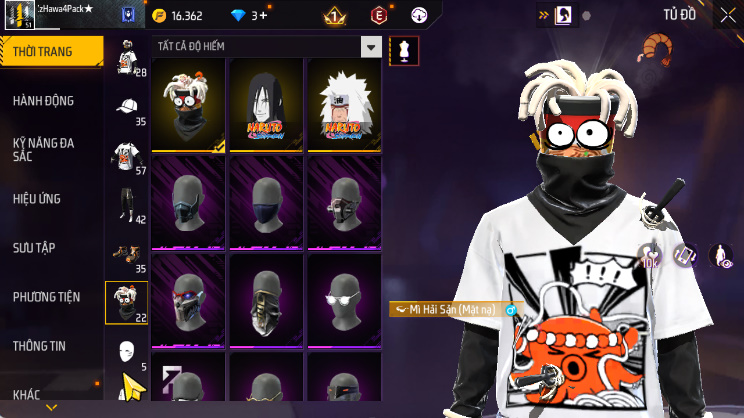Choose the pants category with 42 items
Viewport: 744px width, 418px height.
127,204
